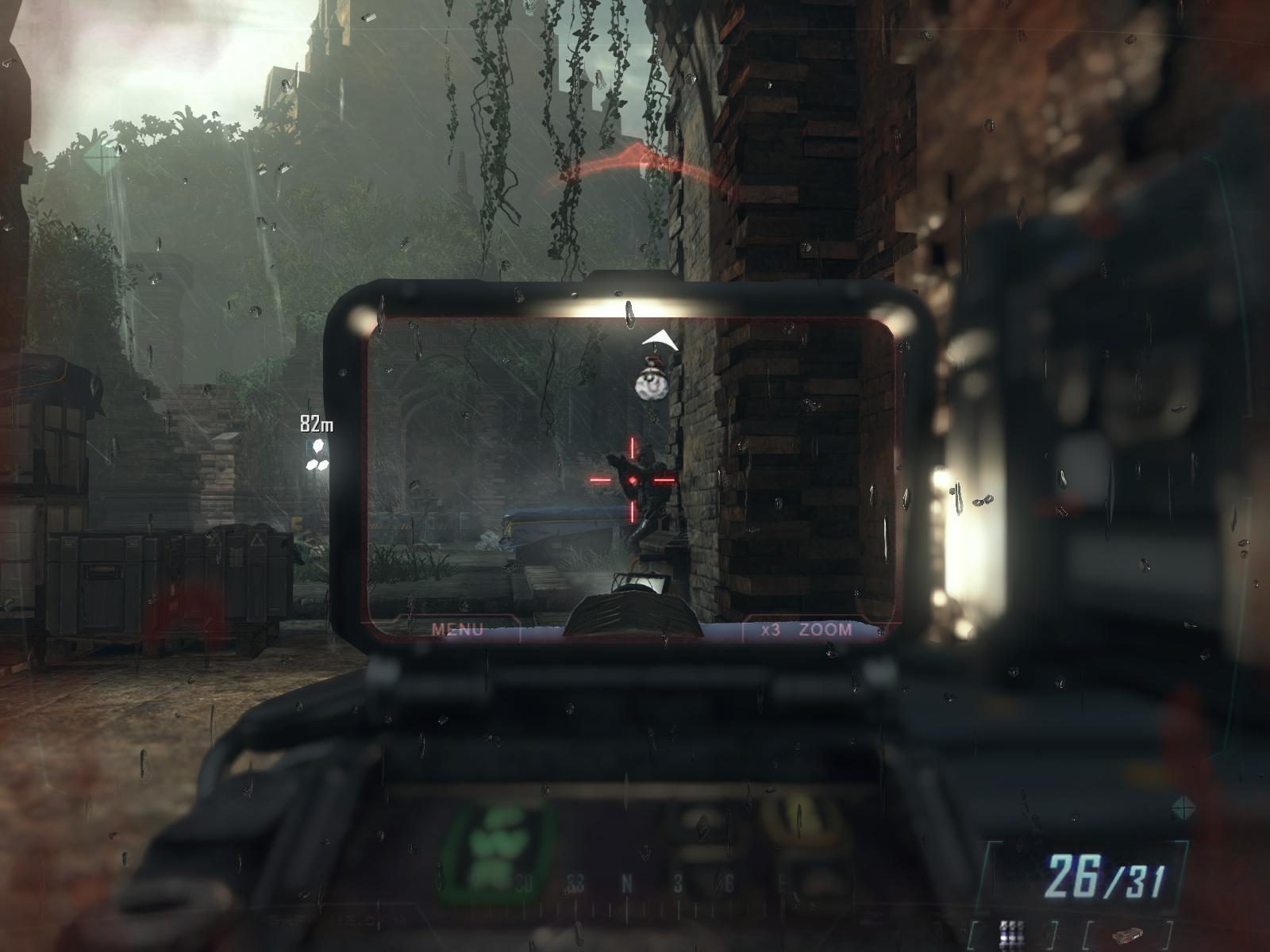Click the grenade count slot

coord(1011,932)
